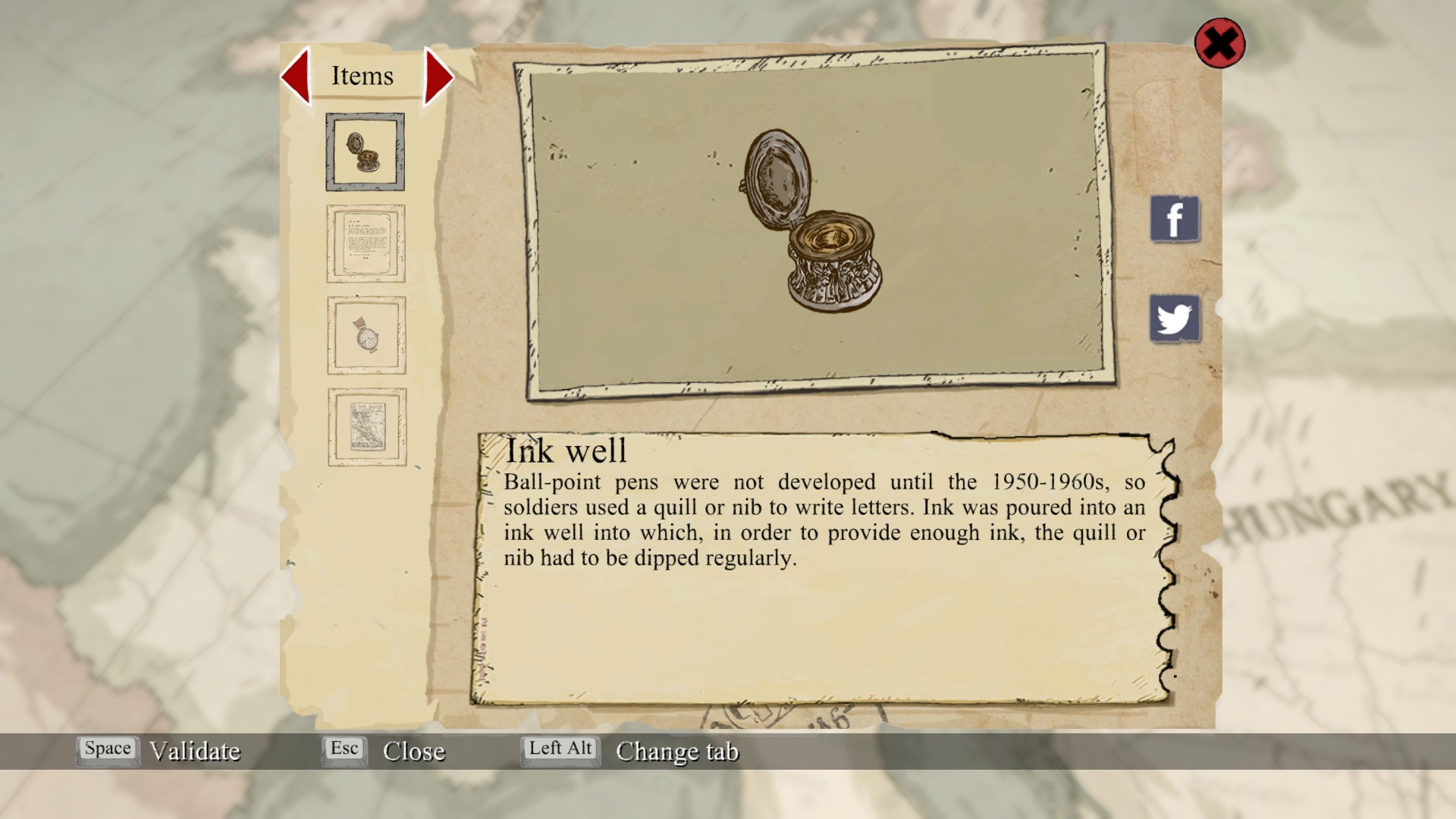Share the item on Facebook
This screenshot has width=1456, height=819.
click(1175, 219)
